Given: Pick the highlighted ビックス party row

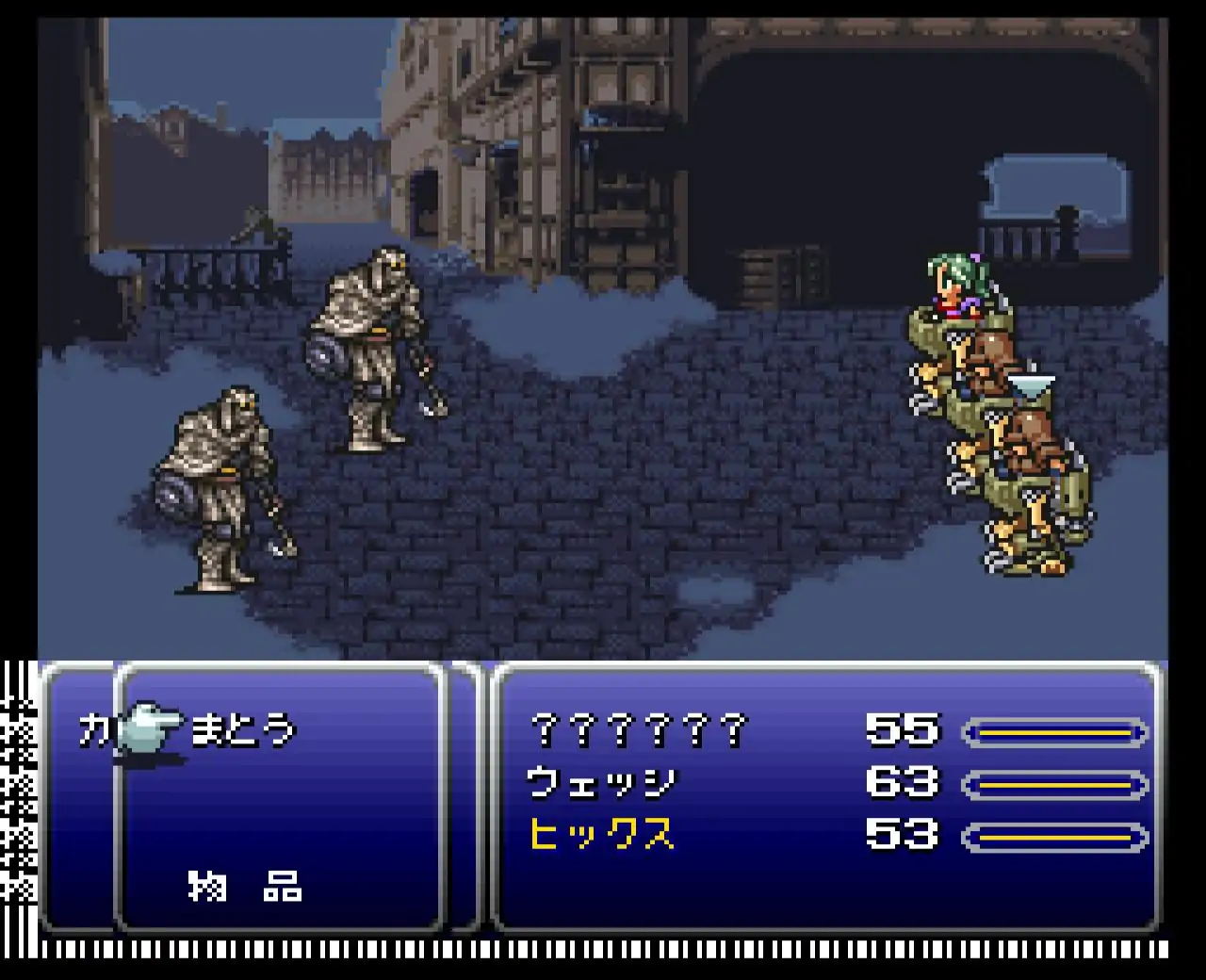Looking at the screenshot, I should click(x=601, y=836).
